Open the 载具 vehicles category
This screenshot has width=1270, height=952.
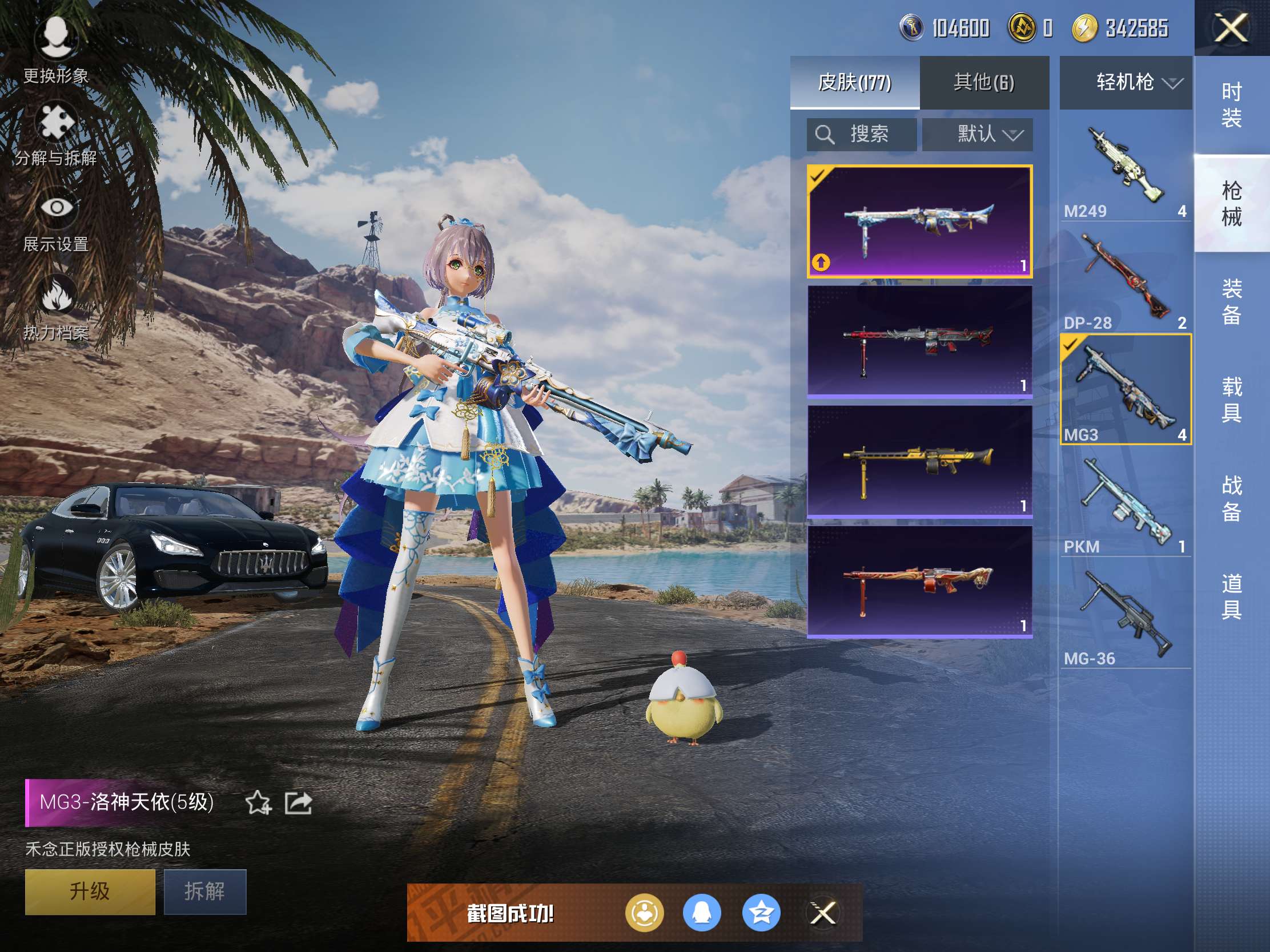click(1232, 400)
